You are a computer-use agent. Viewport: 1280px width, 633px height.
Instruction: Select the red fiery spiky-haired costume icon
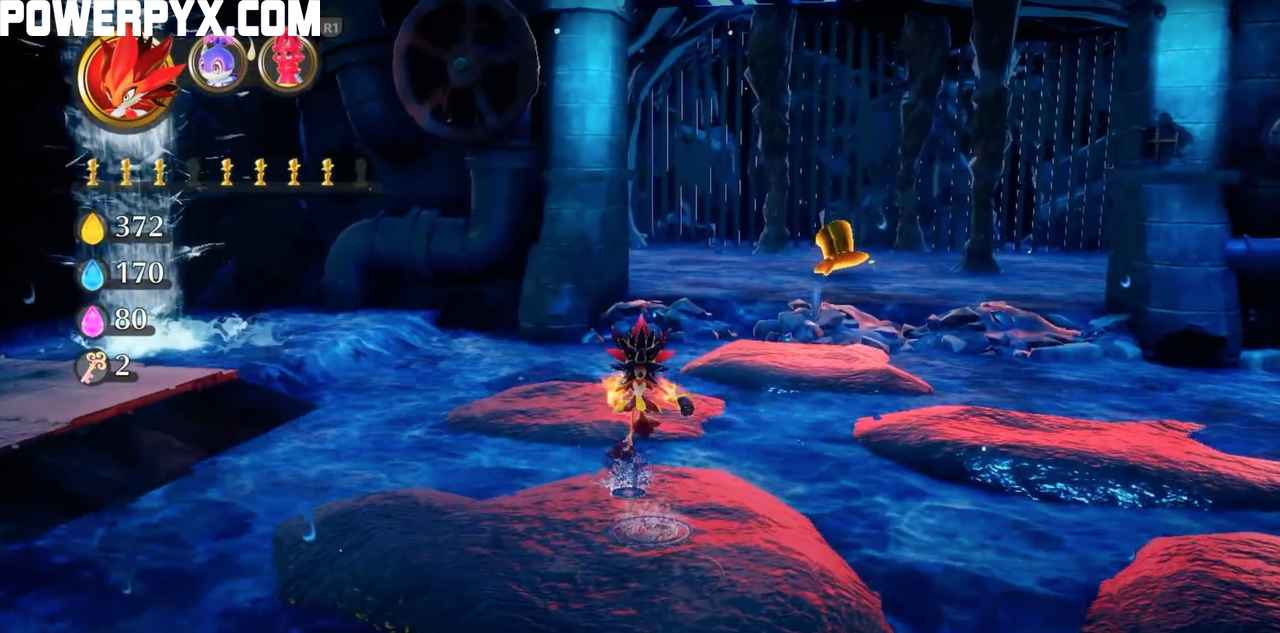130,79
